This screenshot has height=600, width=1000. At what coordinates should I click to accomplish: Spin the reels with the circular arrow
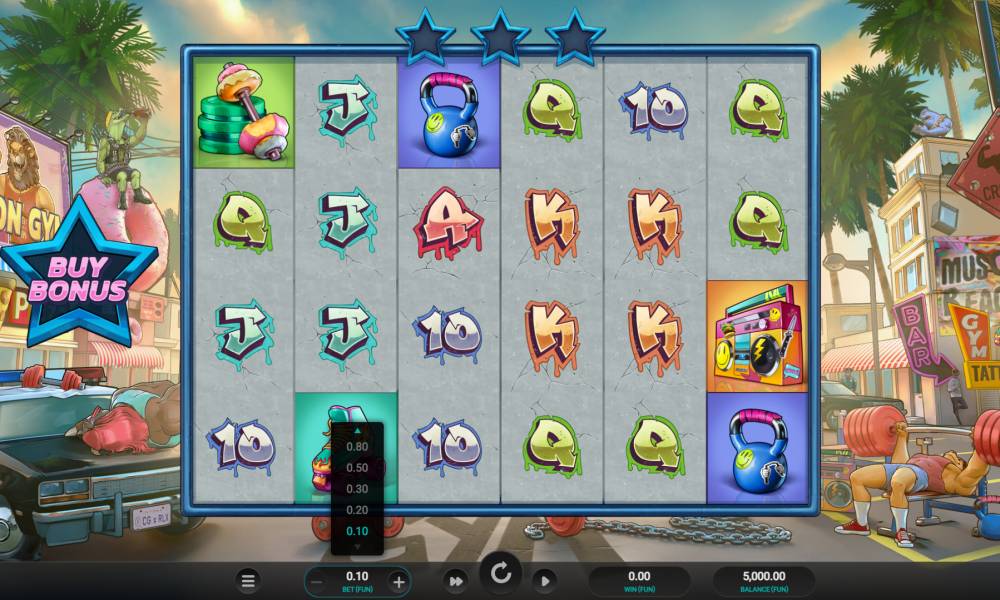[x=501, y=573]
